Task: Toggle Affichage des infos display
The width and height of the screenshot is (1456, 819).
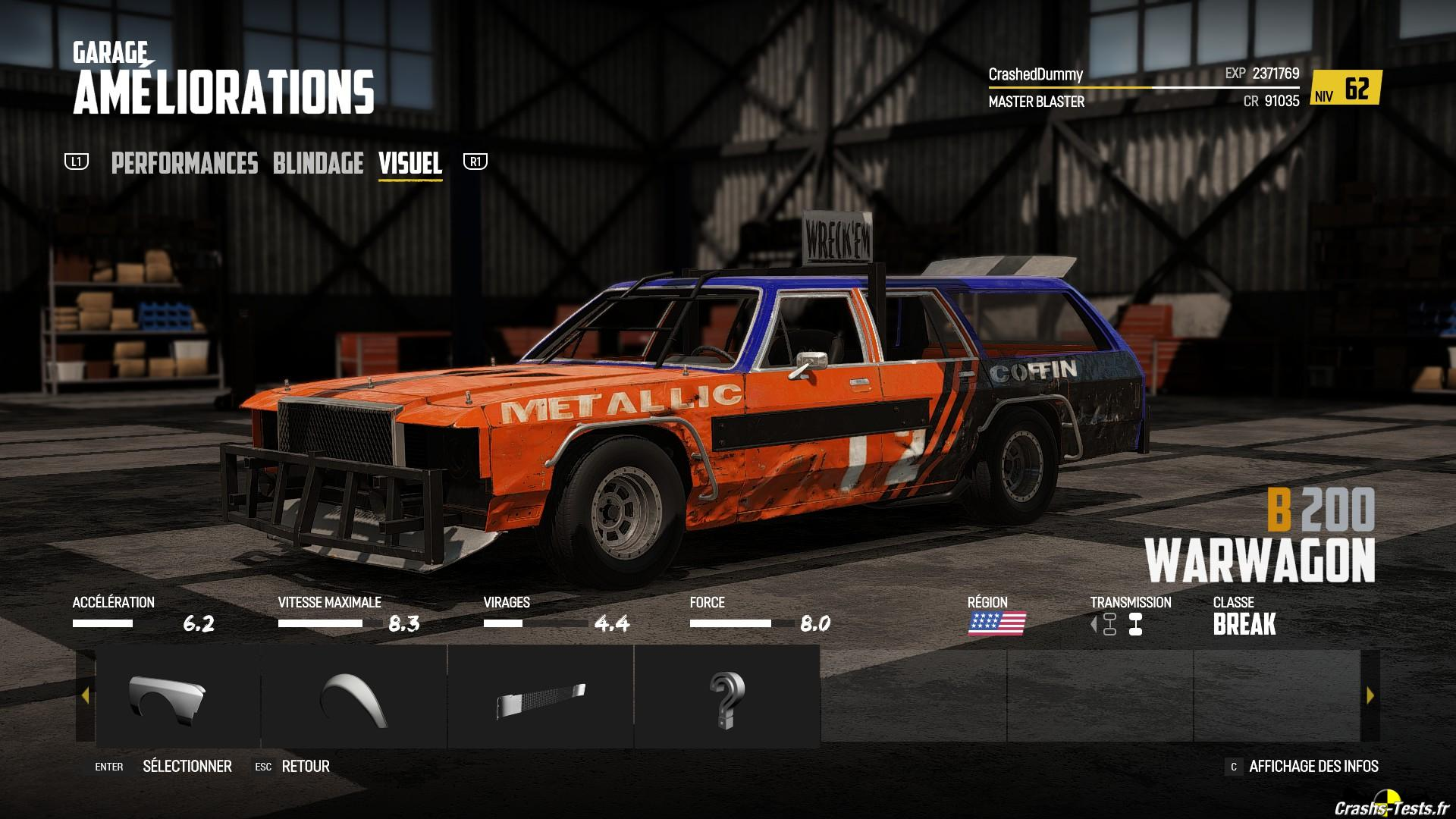Action: click(1313, 767)
